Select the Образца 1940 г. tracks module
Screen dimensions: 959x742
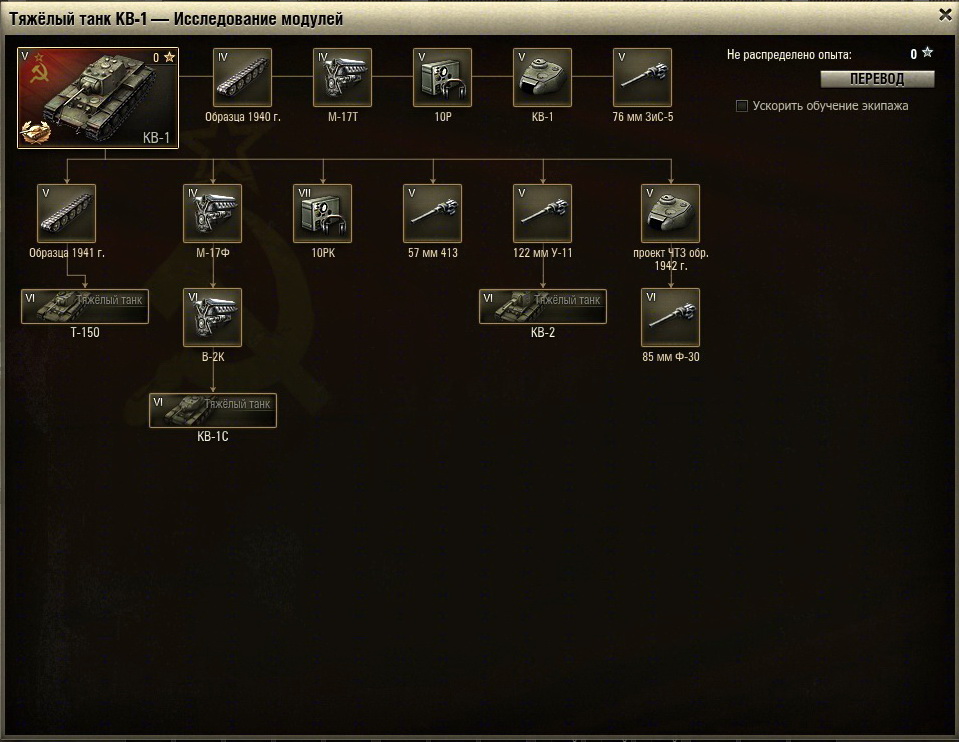click(x=242, y=77)
